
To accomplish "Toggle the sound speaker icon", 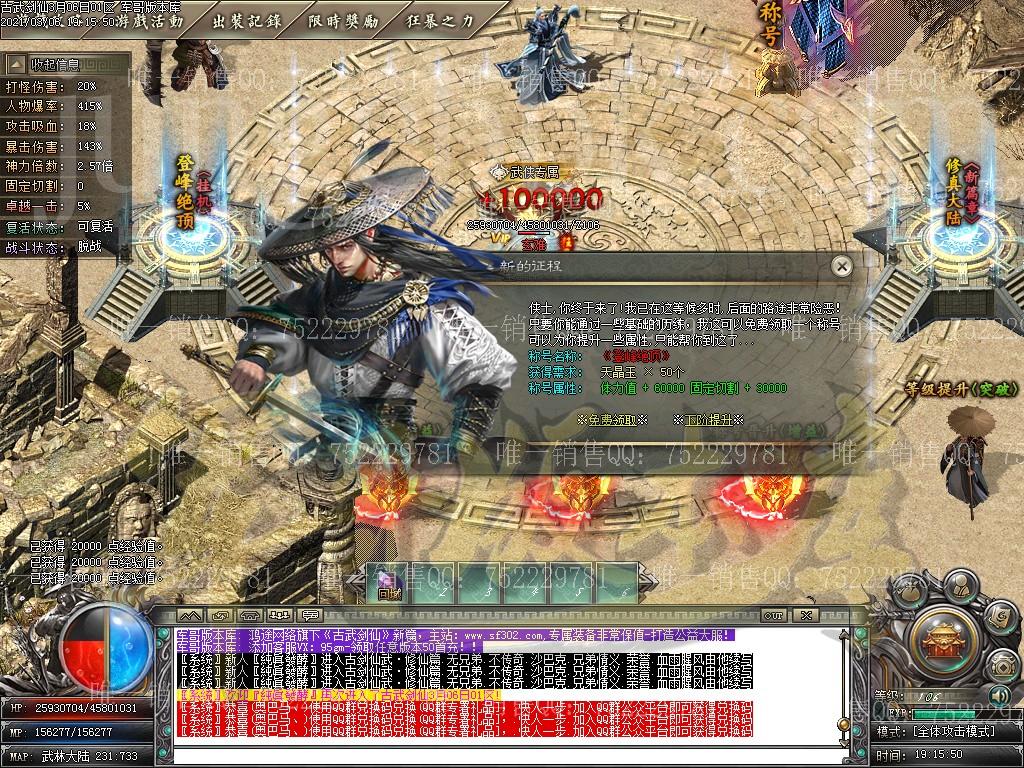I will (998, 695).
